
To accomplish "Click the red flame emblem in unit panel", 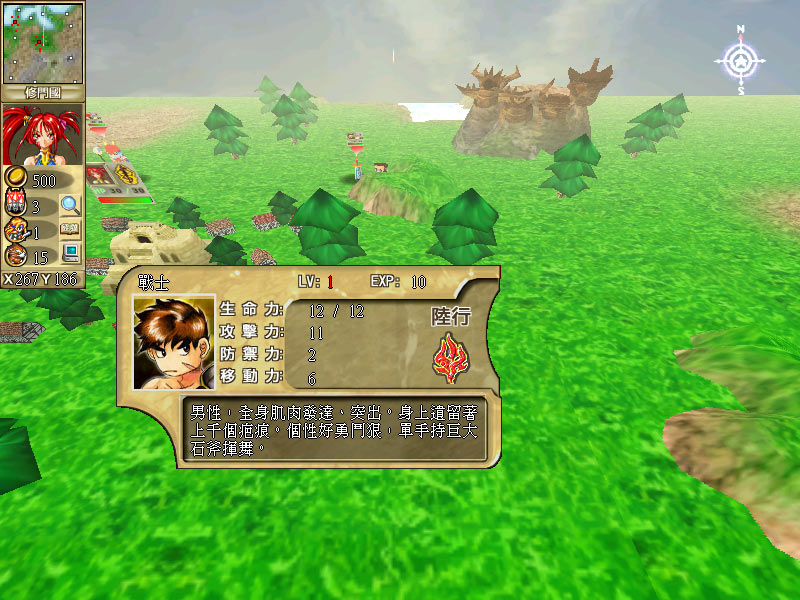I will coord(451,361).
